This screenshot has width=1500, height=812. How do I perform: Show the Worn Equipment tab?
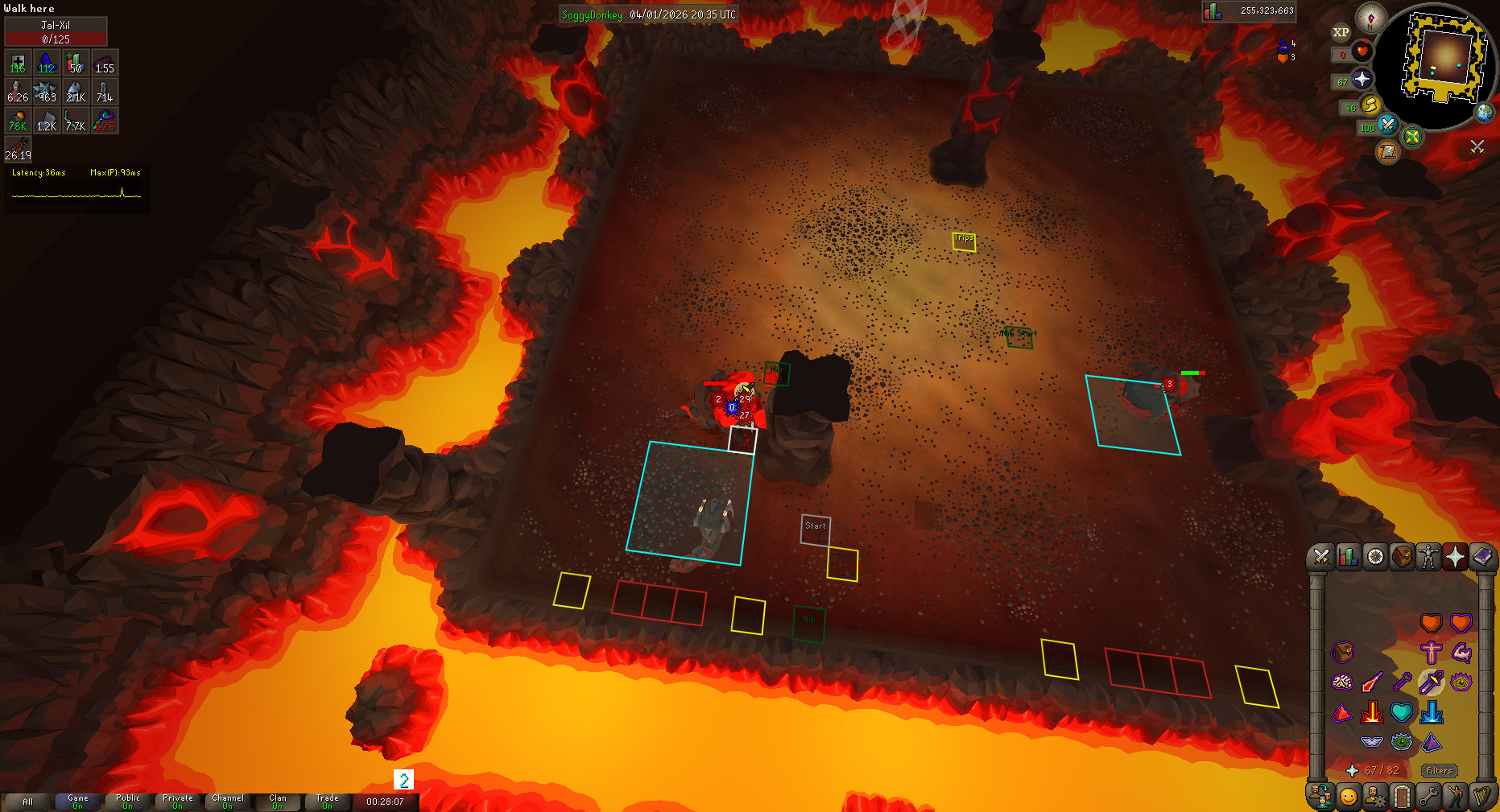(x=1428, y=557)
